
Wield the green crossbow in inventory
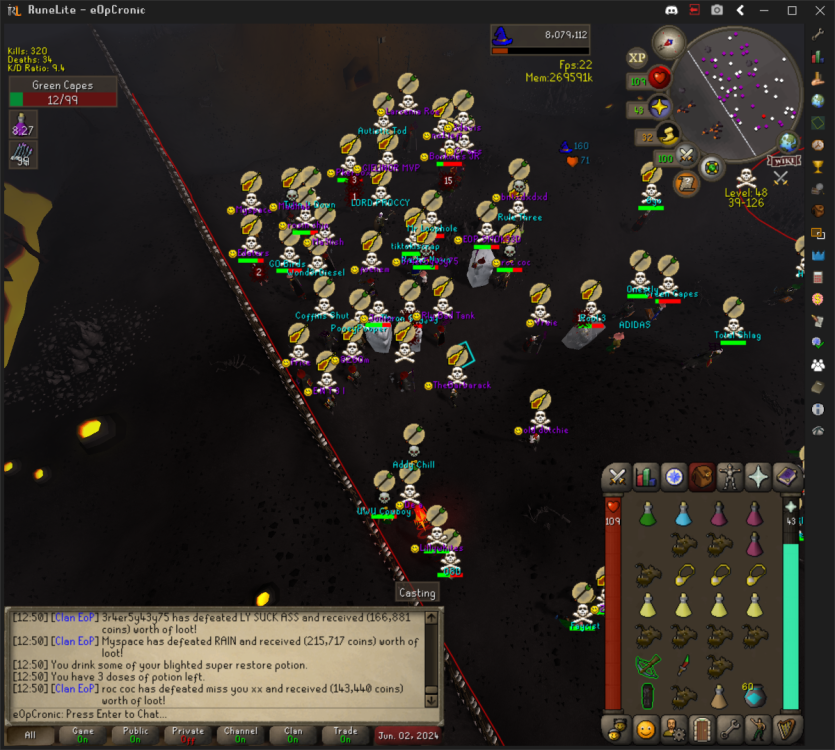[647, 666]
